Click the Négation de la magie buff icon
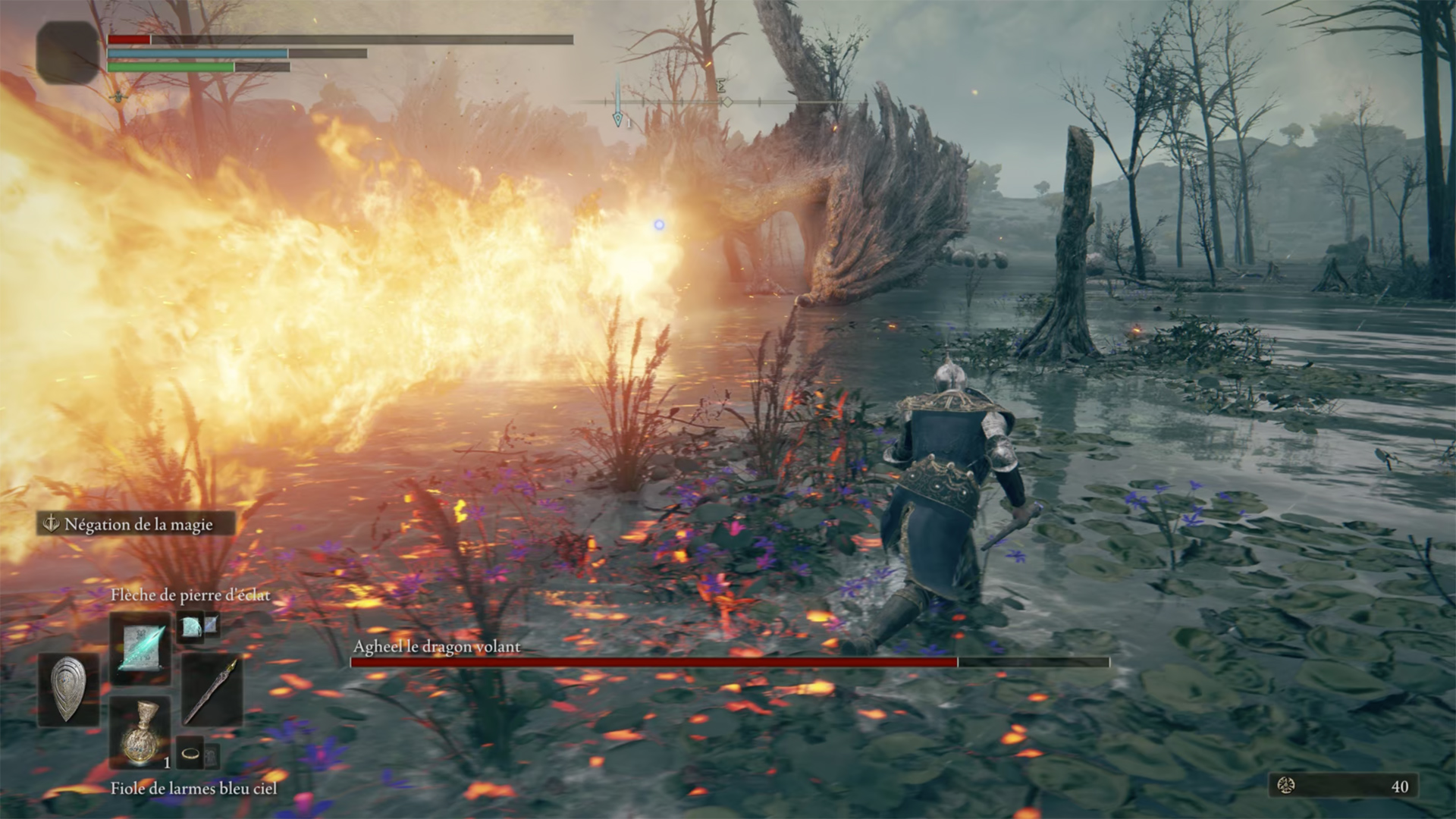The width and height of the screenshot is (1456, 819). click(53, 523)
